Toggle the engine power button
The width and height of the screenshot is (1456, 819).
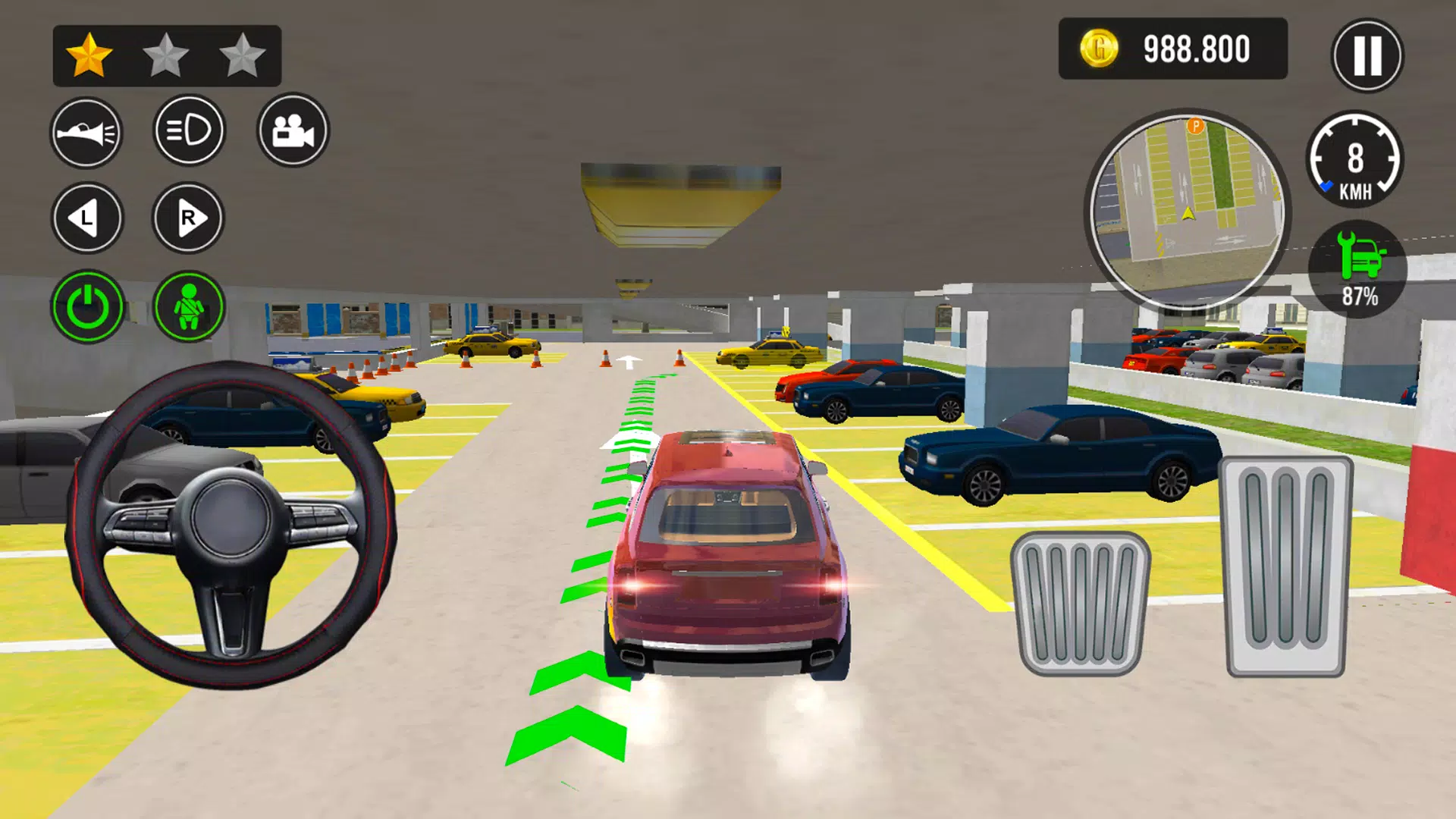point(87,307)
